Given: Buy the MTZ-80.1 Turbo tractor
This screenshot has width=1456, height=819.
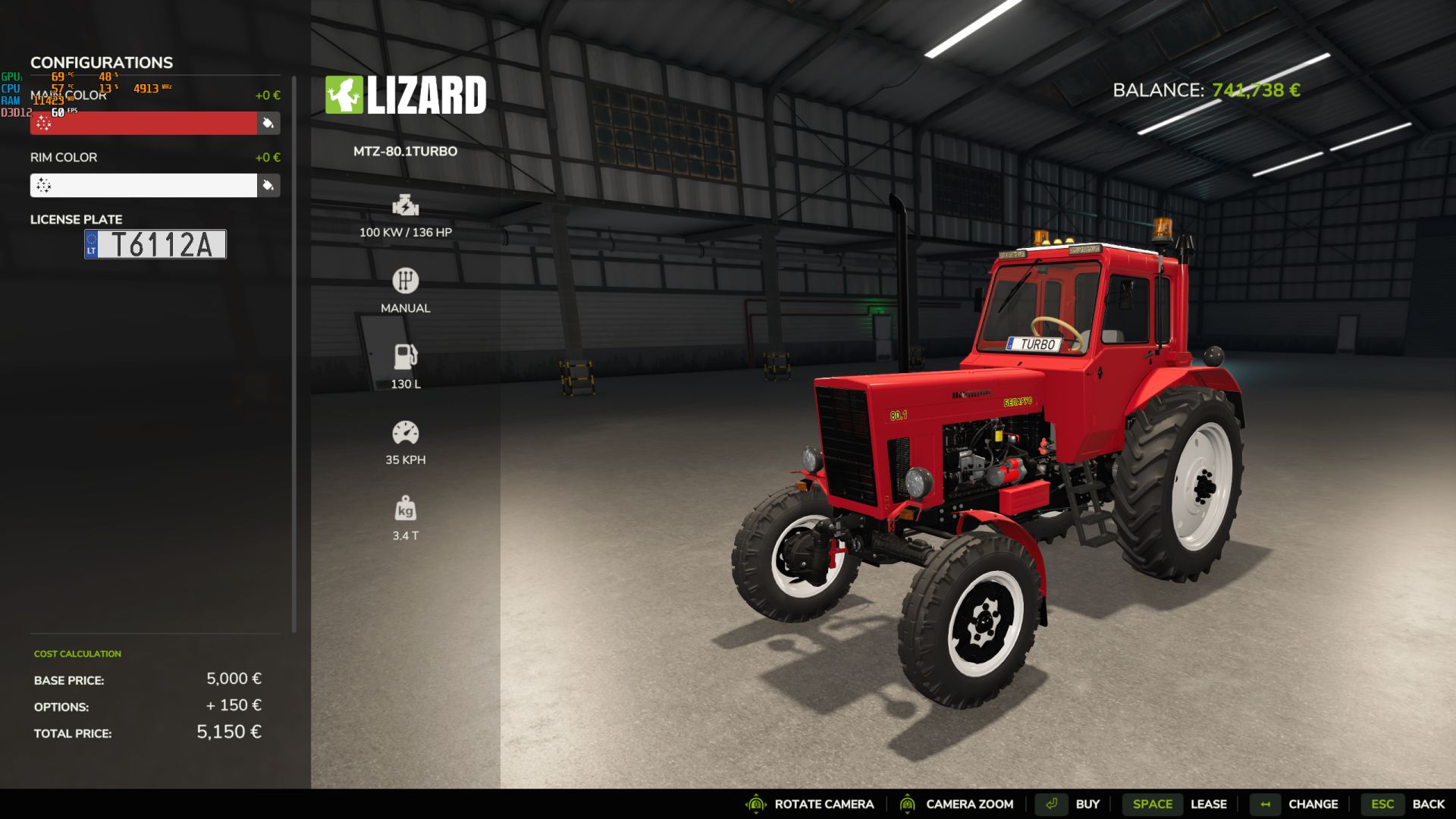Looking at the screenshot, I should point(1072,804).
